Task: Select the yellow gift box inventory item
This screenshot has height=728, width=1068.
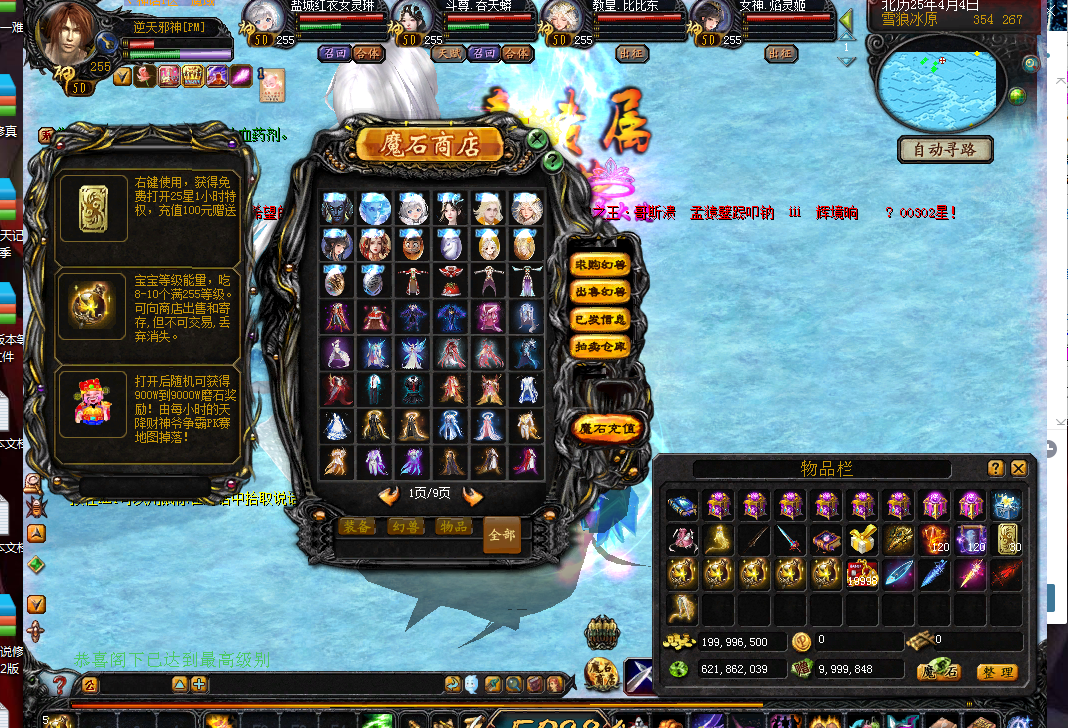Action: pos(862,540)
